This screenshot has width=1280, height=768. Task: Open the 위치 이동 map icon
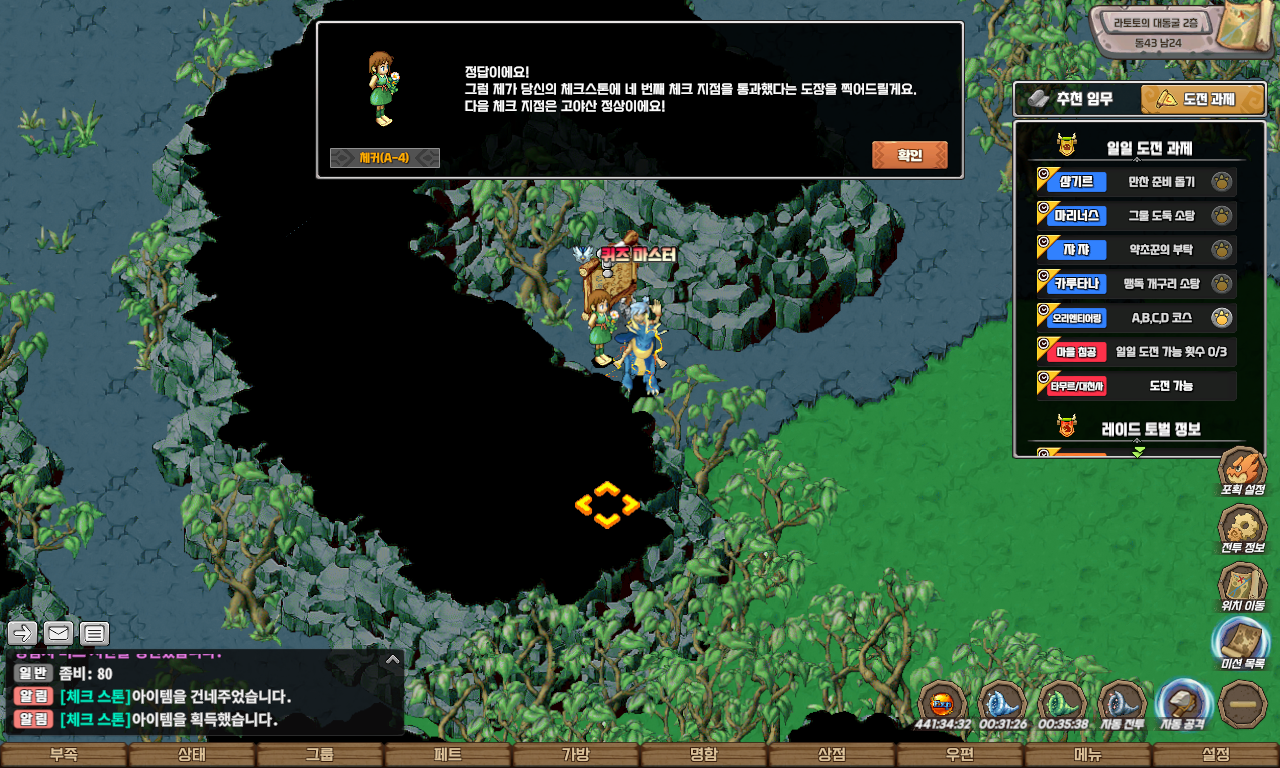(1242, 588)
